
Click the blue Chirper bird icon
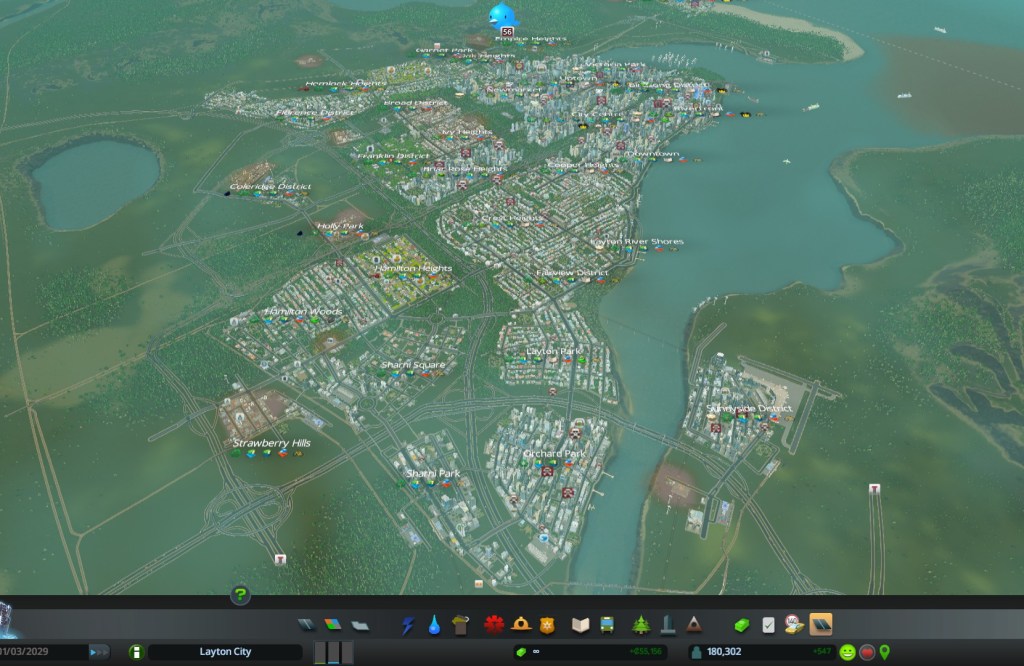click(x=503, y=16)
